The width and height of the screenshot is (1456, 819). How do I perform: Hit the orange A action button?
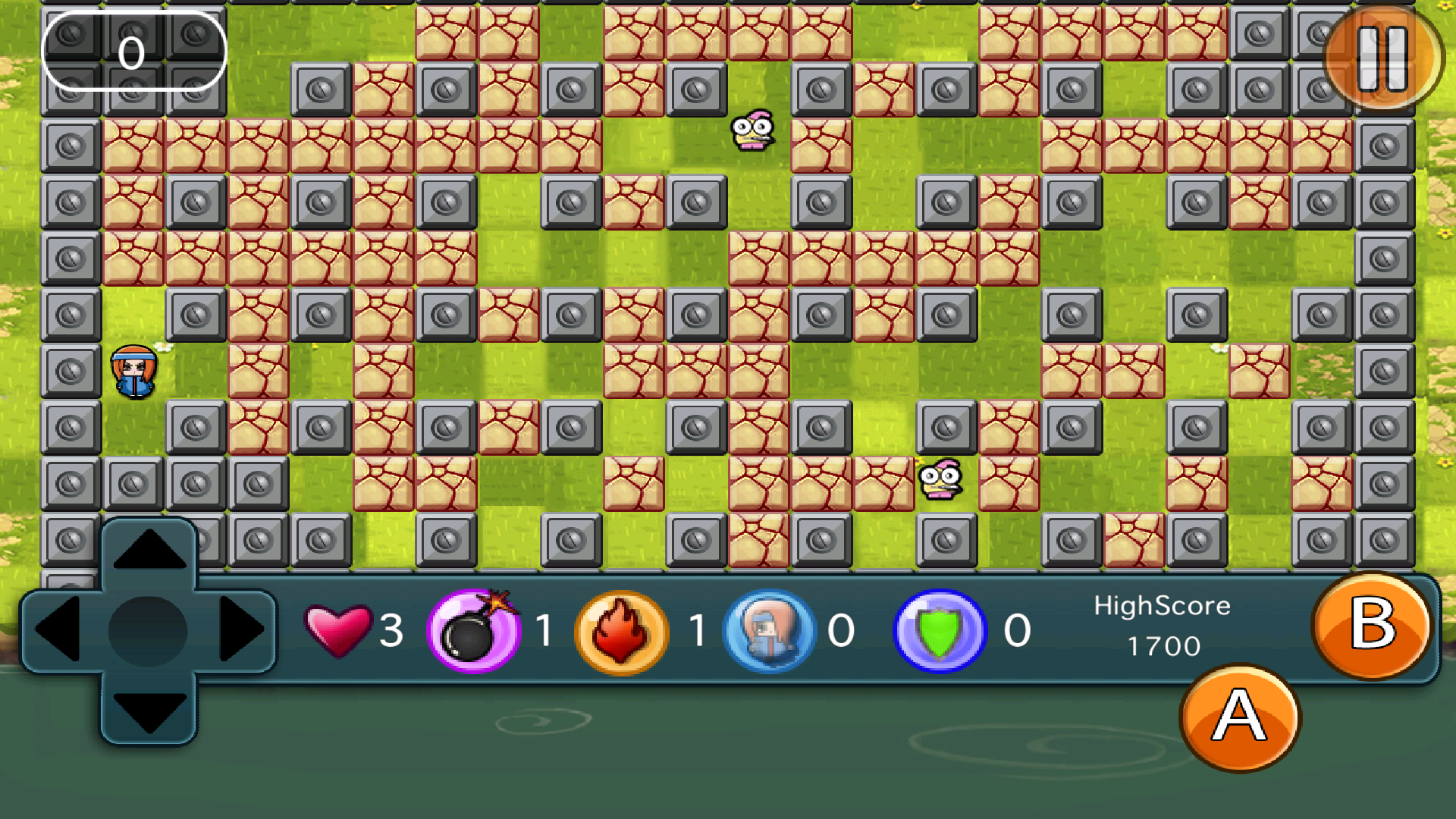point(1240,717)
